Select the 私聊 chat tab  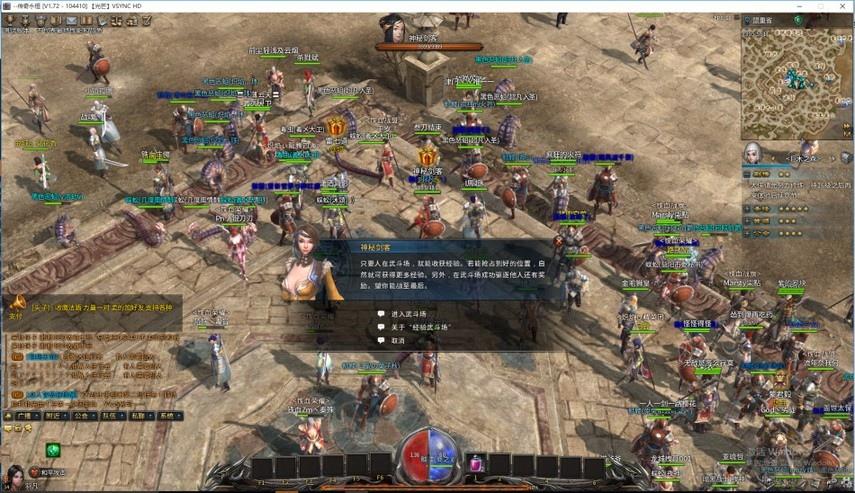pyautogui.click(x=141, y=415)
